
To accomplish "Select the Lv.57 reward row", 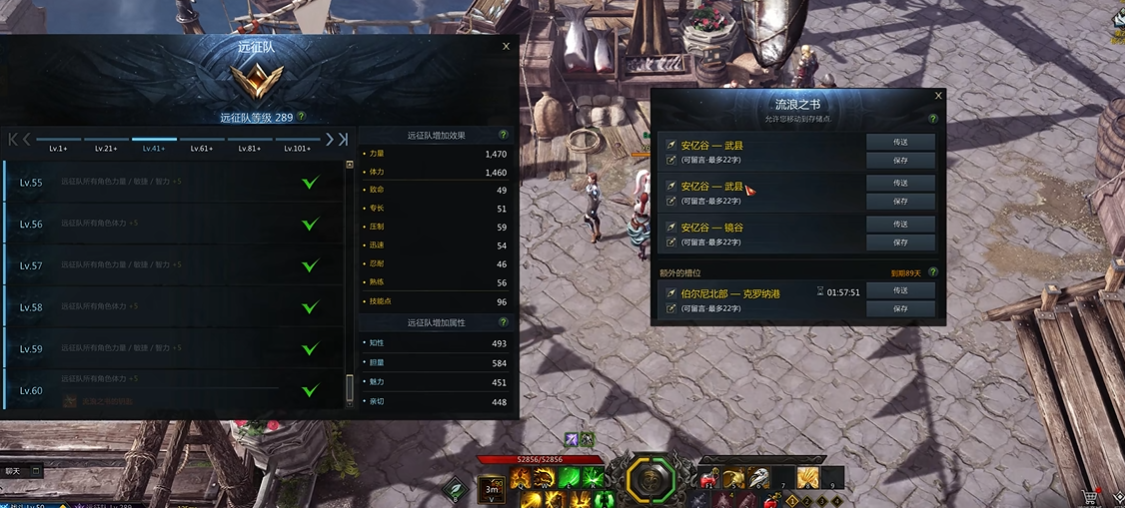I will pos(175,266).
